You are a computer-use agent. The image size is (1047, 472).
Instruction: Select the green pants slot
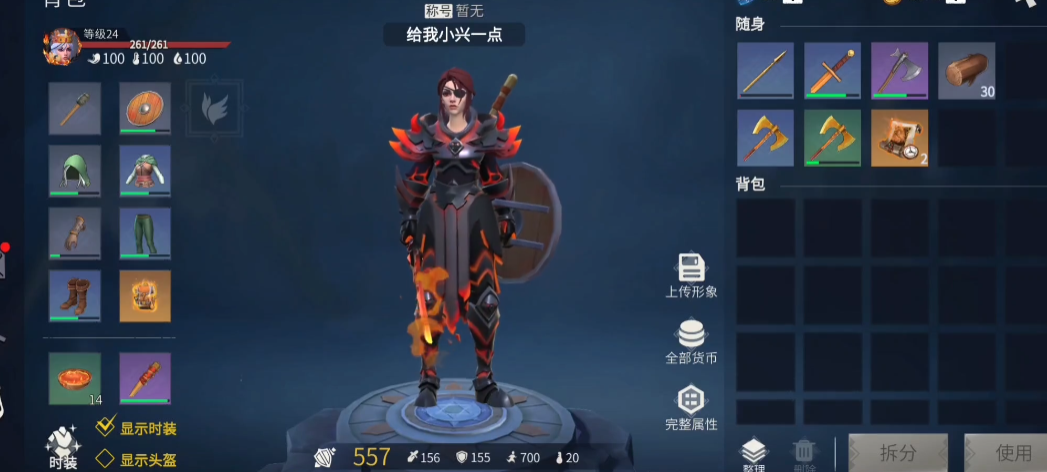(145, 234)
